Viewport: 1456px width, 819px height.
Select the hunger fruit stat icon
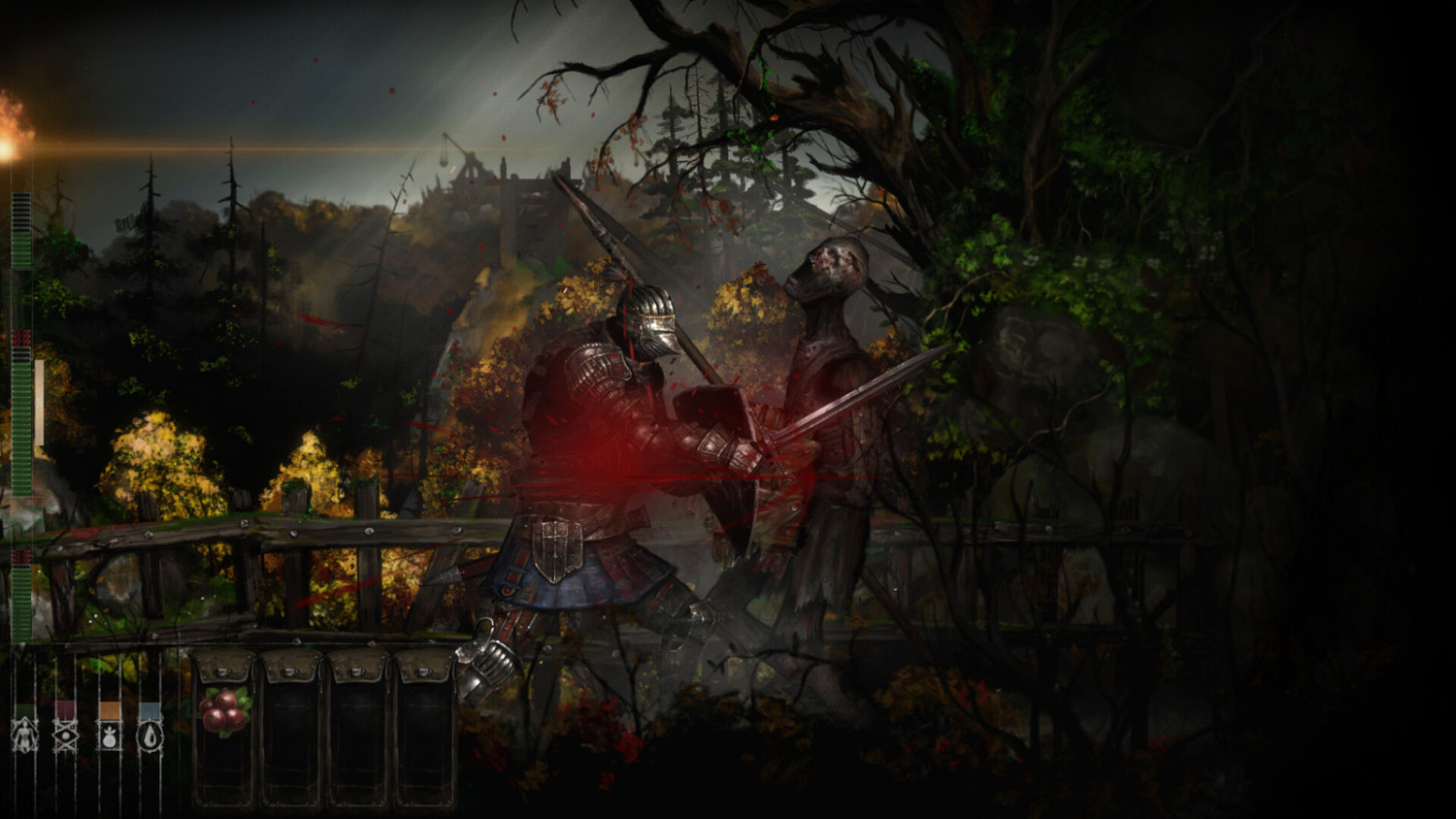[110, 735]
